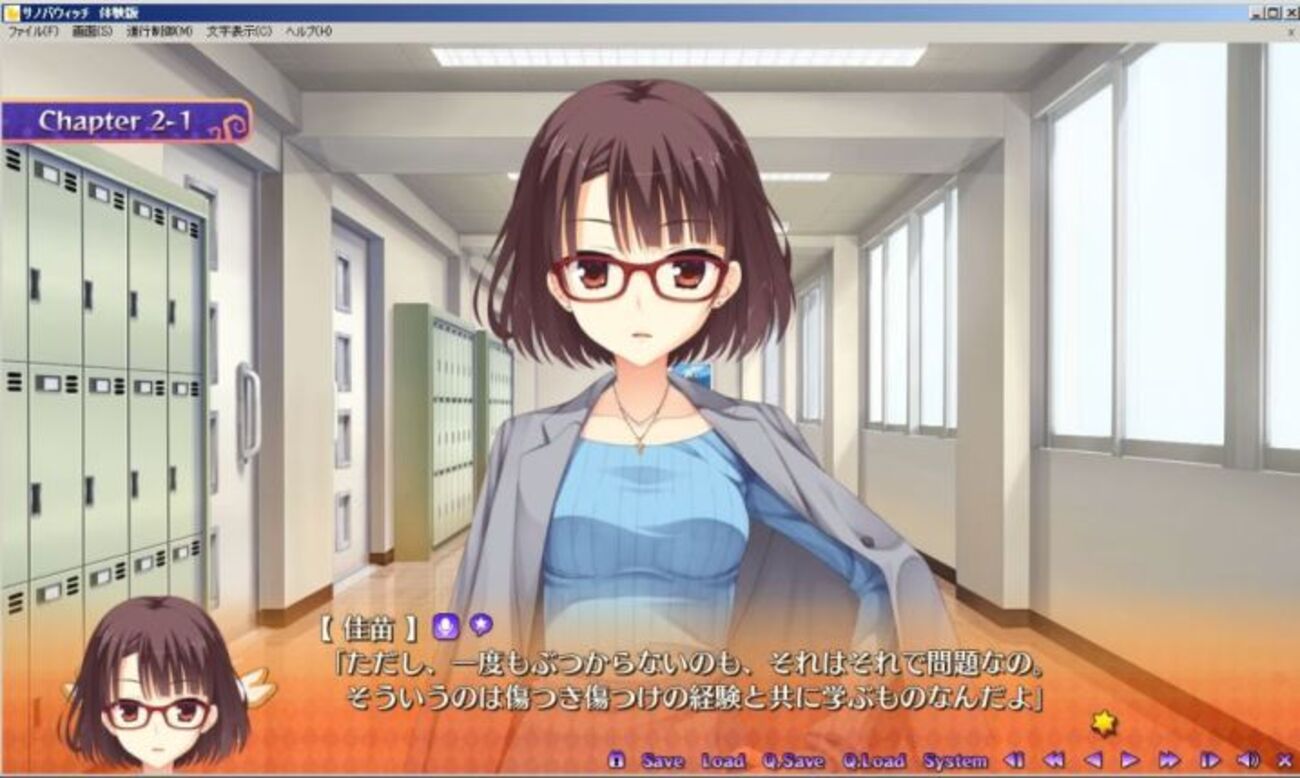Viewport: 1300px width, 778px height.
Task: Open the ファイル(F) menu
Action: [x=34, y=32]
